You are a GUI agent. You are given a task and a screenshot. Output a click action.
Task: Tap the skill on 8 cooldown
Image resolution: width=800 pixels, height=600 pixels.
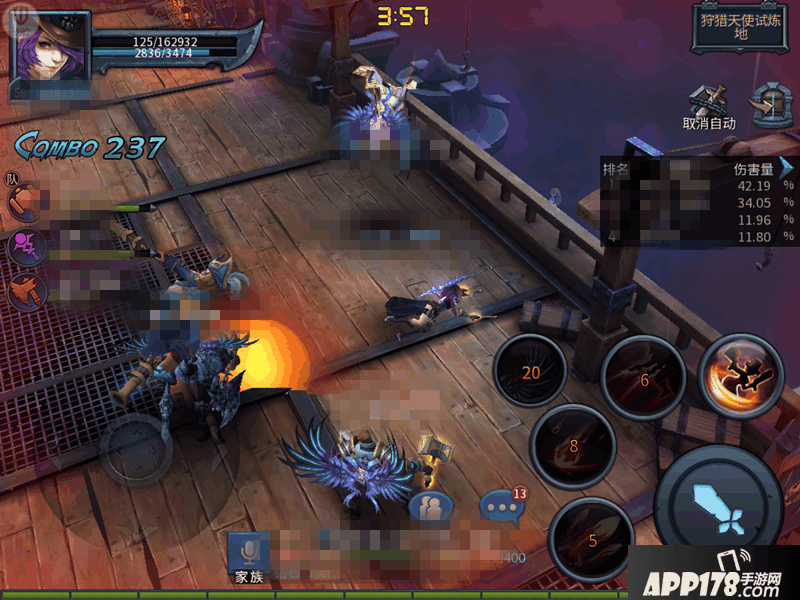point(573,446)
